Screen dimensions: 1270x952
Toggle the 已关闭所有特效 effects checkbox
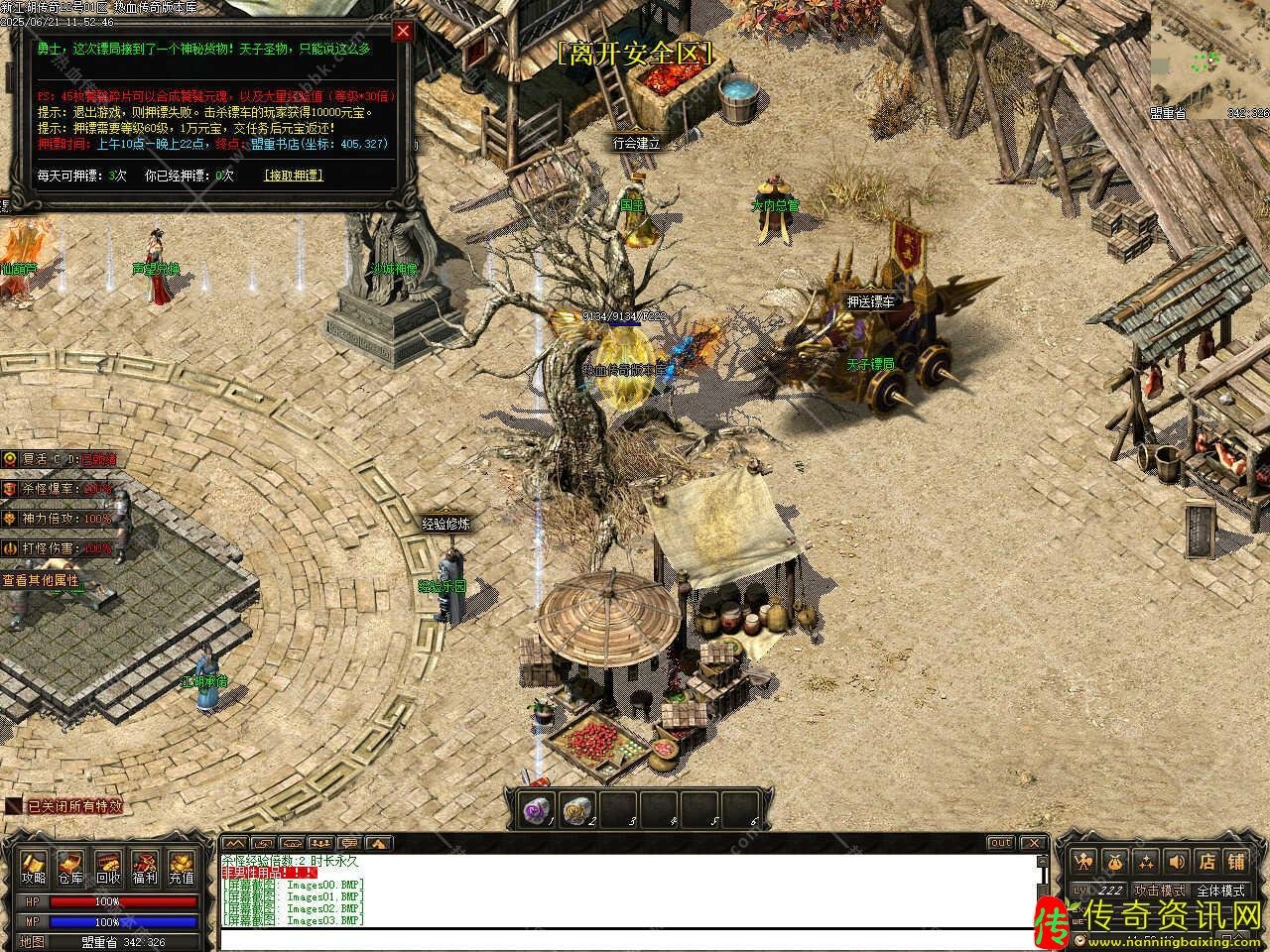click(x=13, y=806)
